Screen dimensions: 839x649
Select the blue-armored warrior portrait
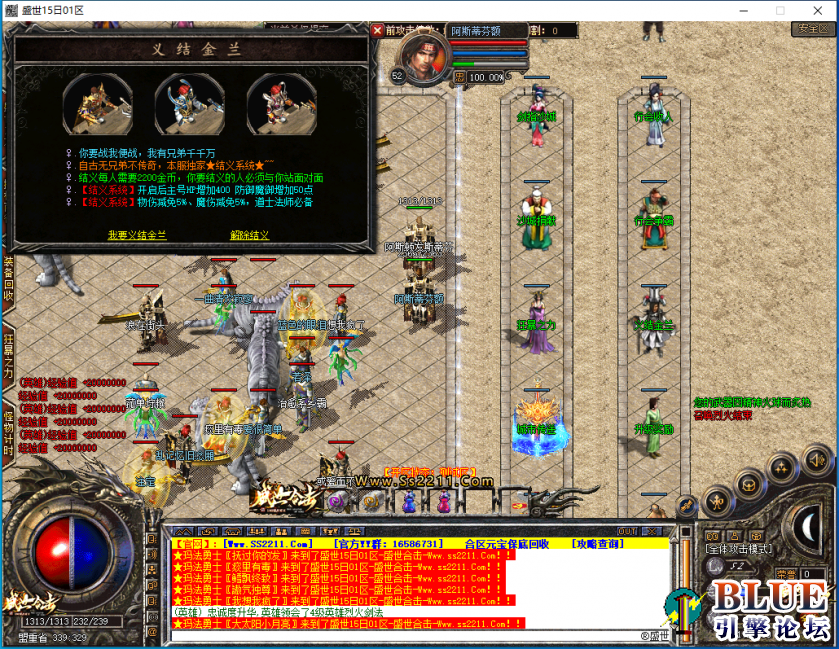188,102
